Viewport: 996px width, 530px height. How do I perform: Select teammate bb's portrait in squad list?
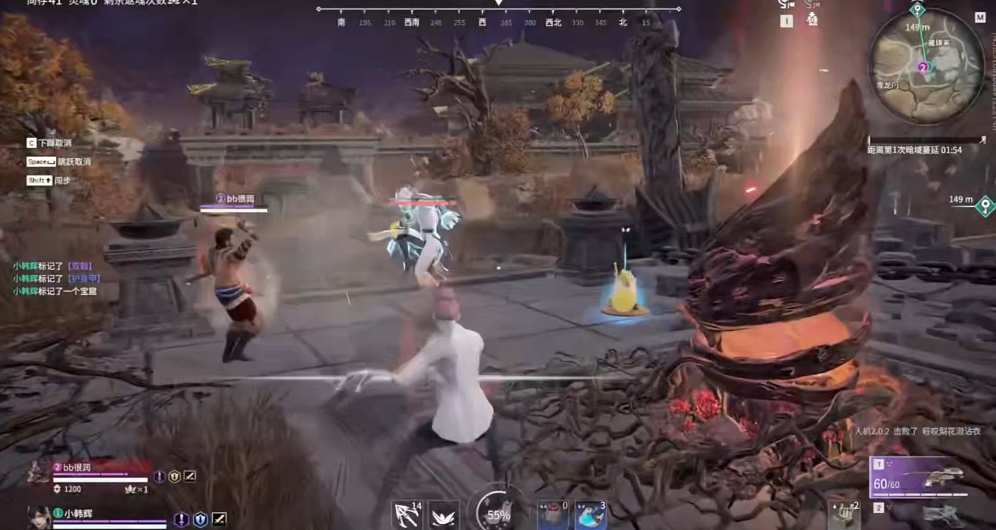(x=40, y=472)
